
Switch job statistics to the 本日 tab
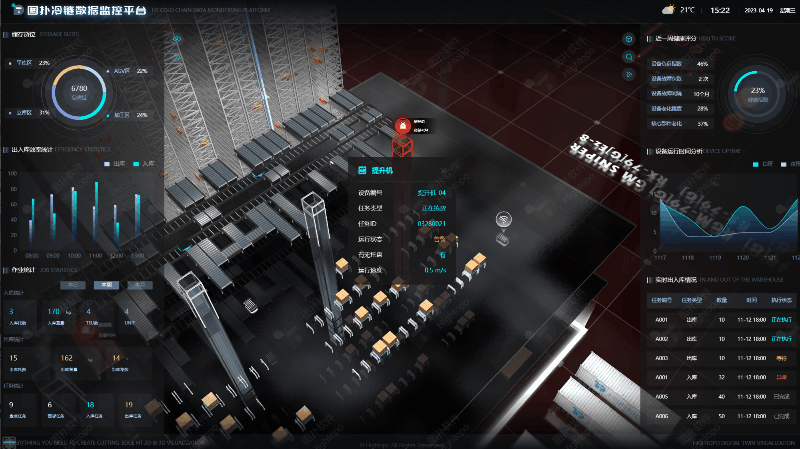[x=73, y=285]
